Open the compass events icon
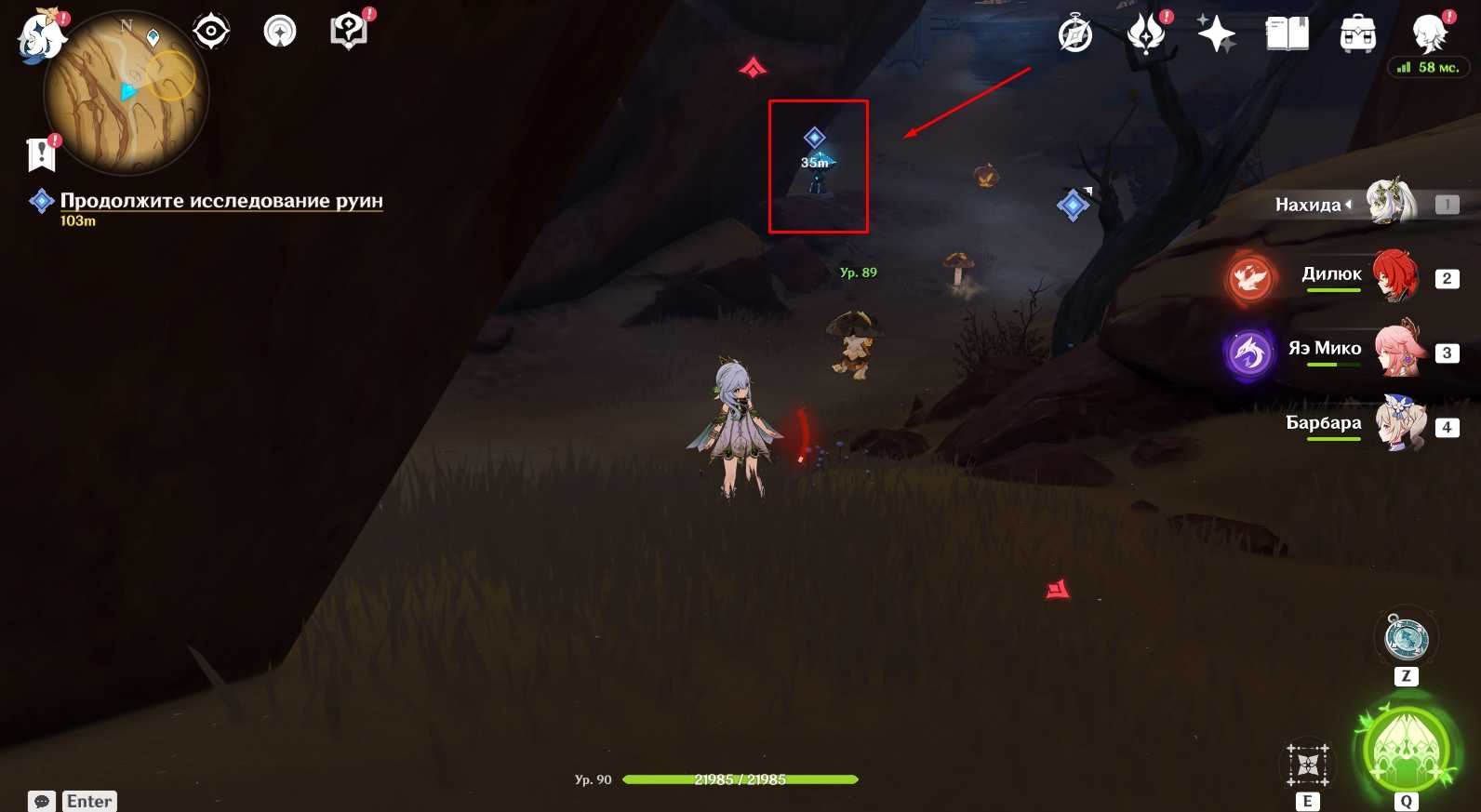The image size is (1481, 812). click(x=1075, y=35)
